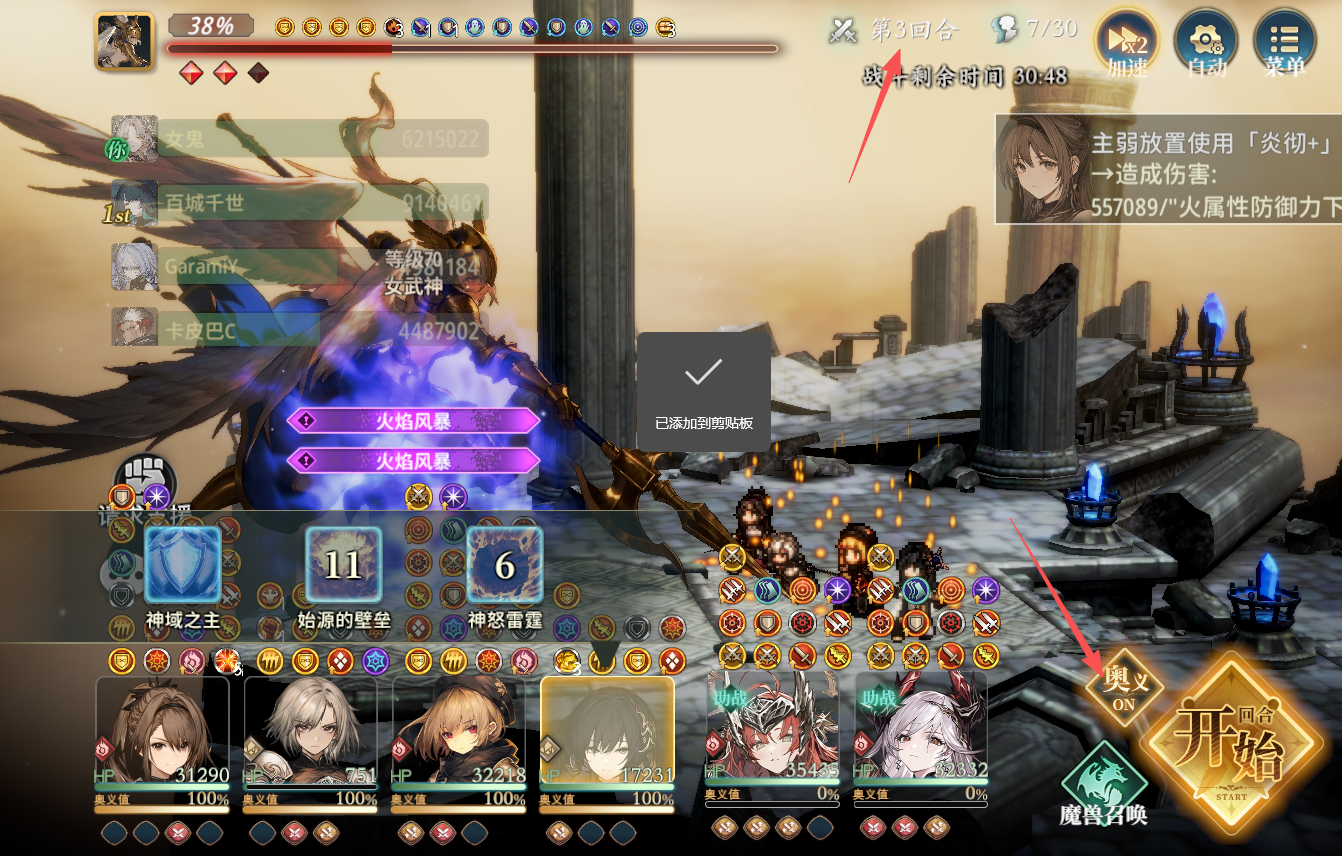Show 百城千世 ranking row
1342x856 pixels.
pos(300,202)
